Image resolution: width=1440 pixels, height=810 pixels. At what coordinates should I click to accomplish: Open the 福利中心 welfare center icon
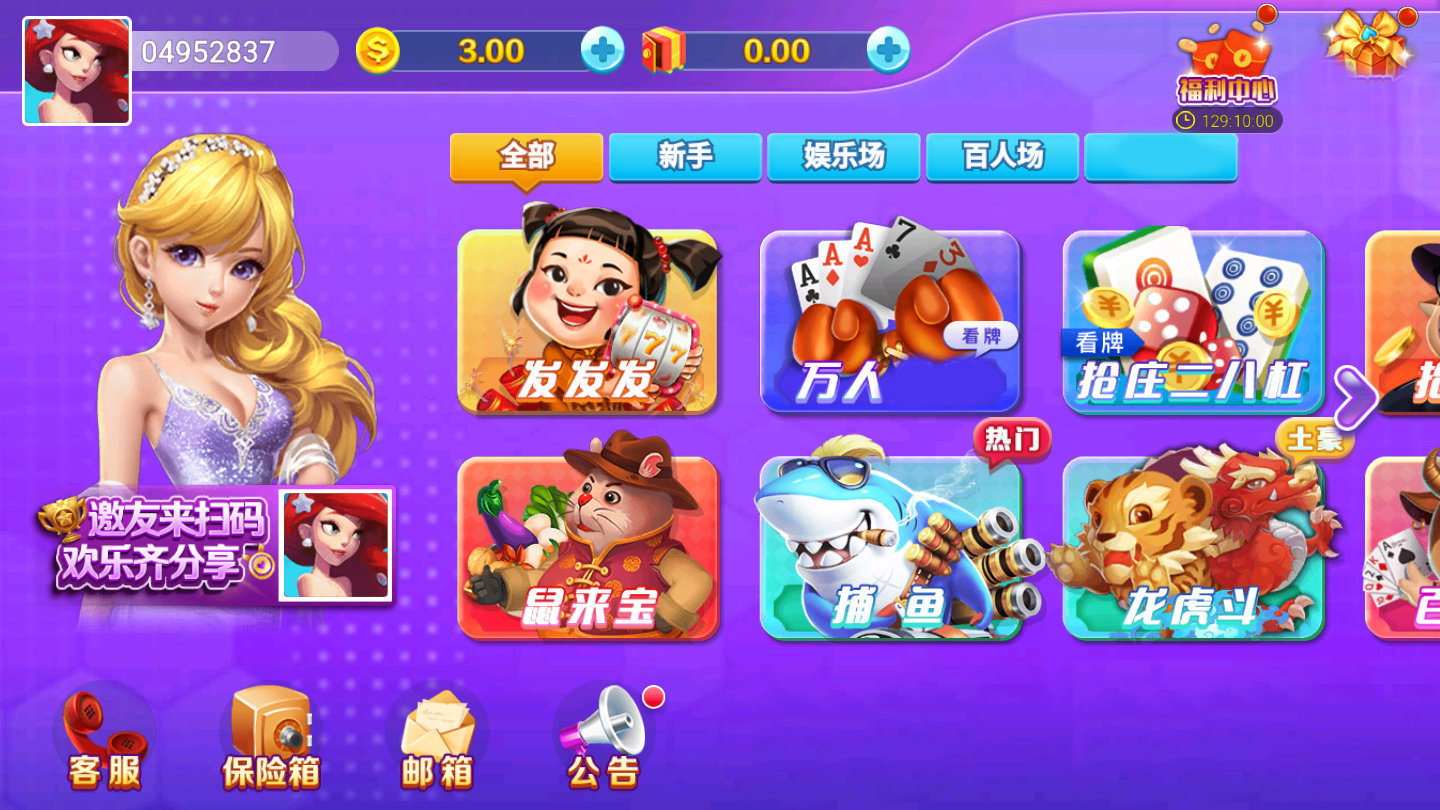[x=1225, y=60]
